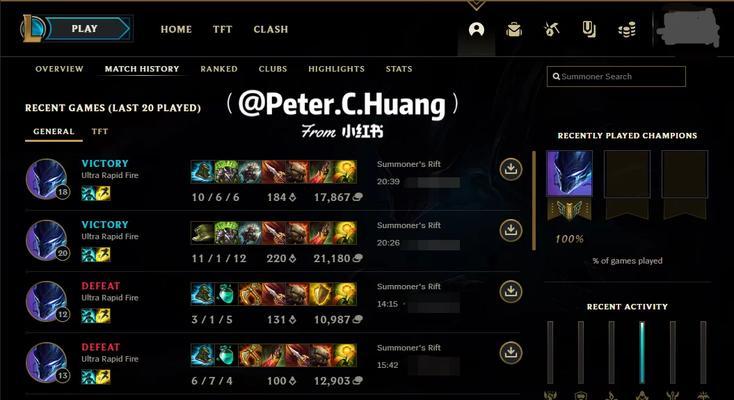Viewport: 734px width, 400px height.
Task: Open the CLASH section
Action: 271,30
